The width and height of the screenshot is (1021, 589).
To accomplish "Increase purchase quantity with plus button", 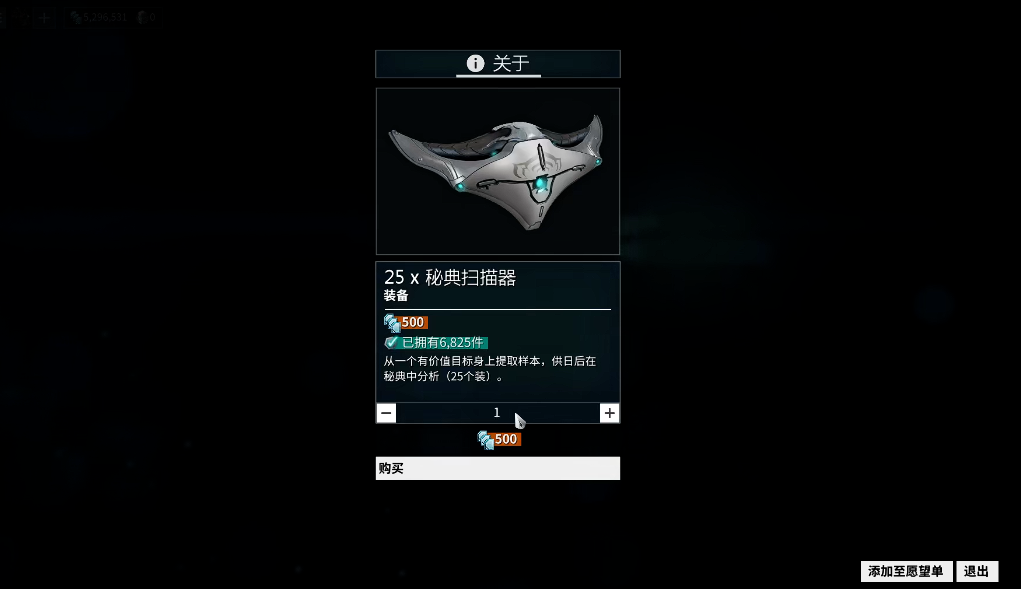I will [609, 413].
